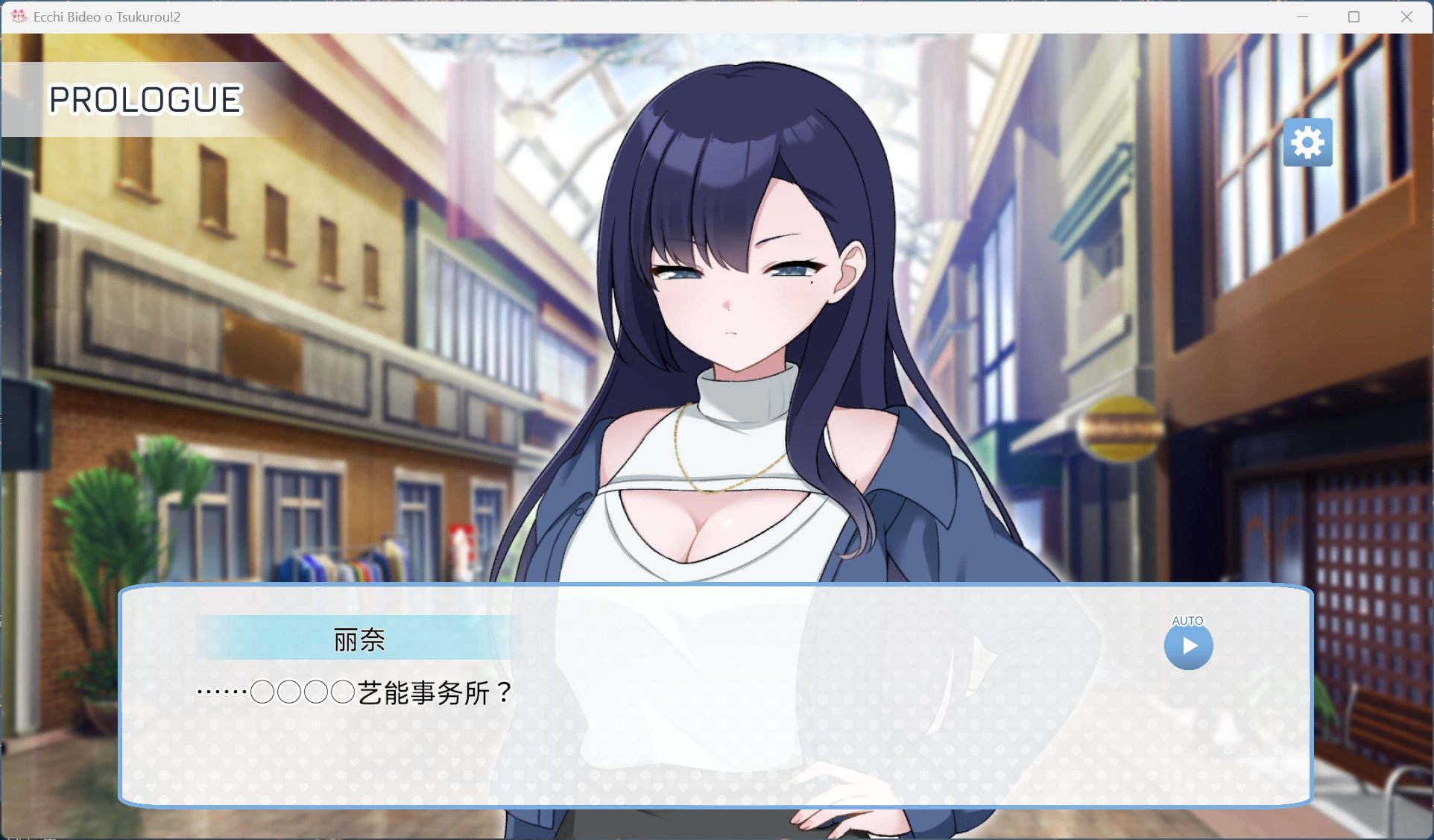Click the PROLOGUE chapter banner
This screenshot has width=1434, height=840.
(x=146, y=99)
